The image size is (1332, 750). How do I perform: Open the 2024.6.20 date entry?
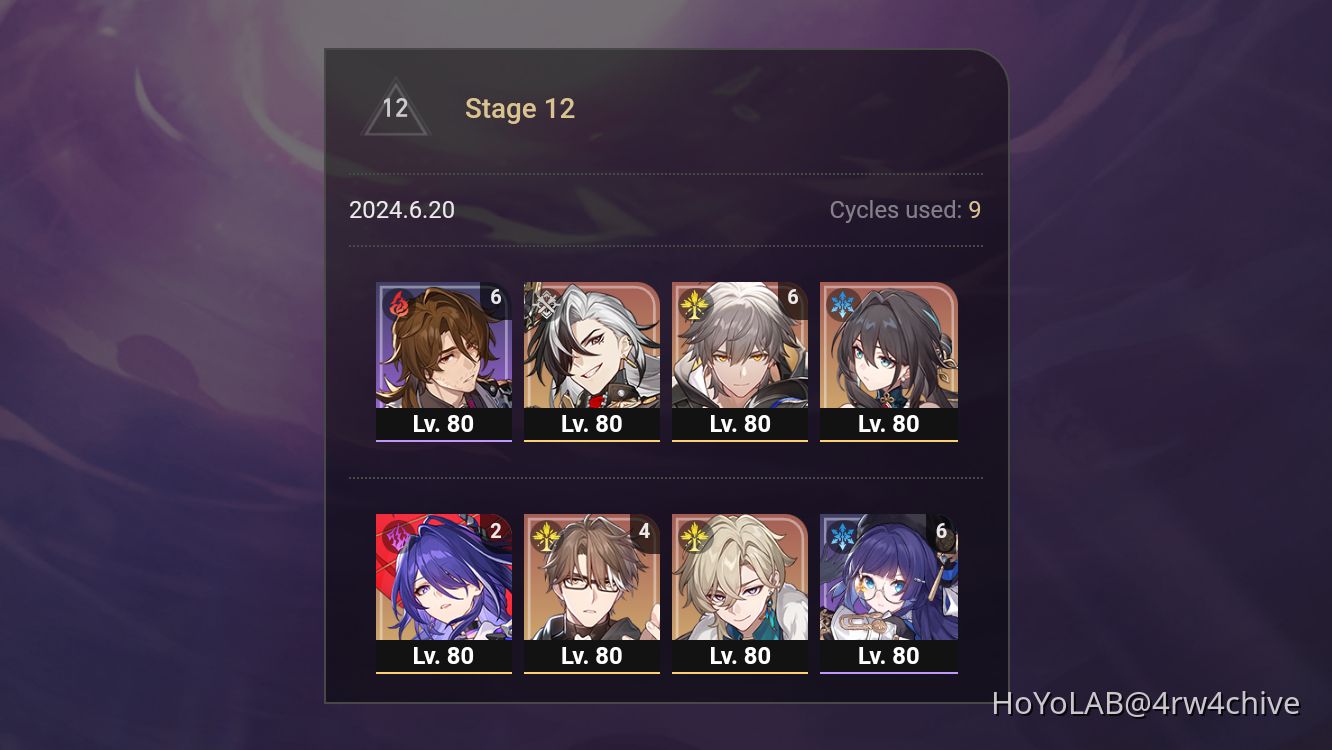pyautogui.click(x=401, y=210)
